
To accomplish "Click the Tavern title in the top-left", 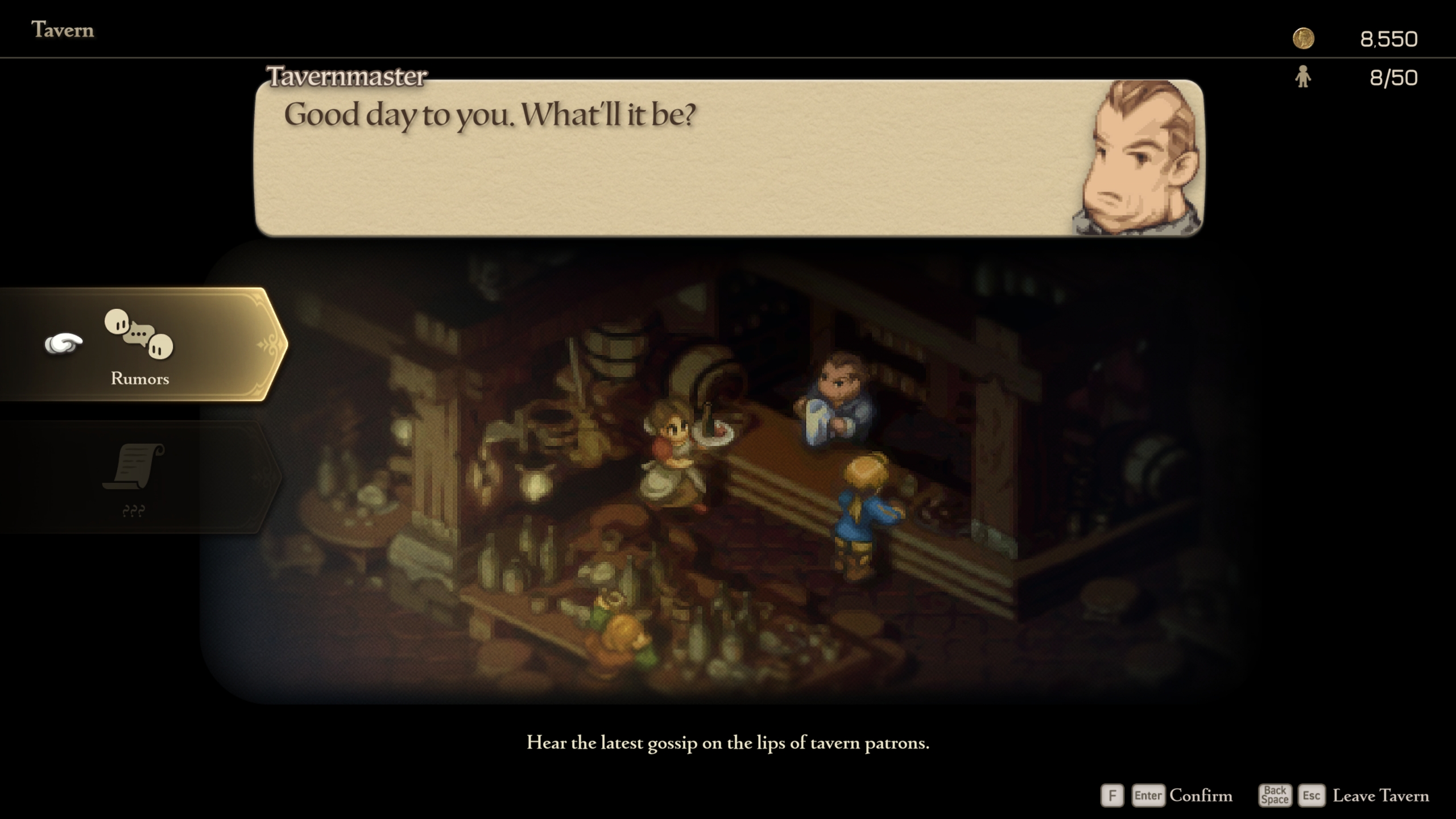I will click(63, 30).
